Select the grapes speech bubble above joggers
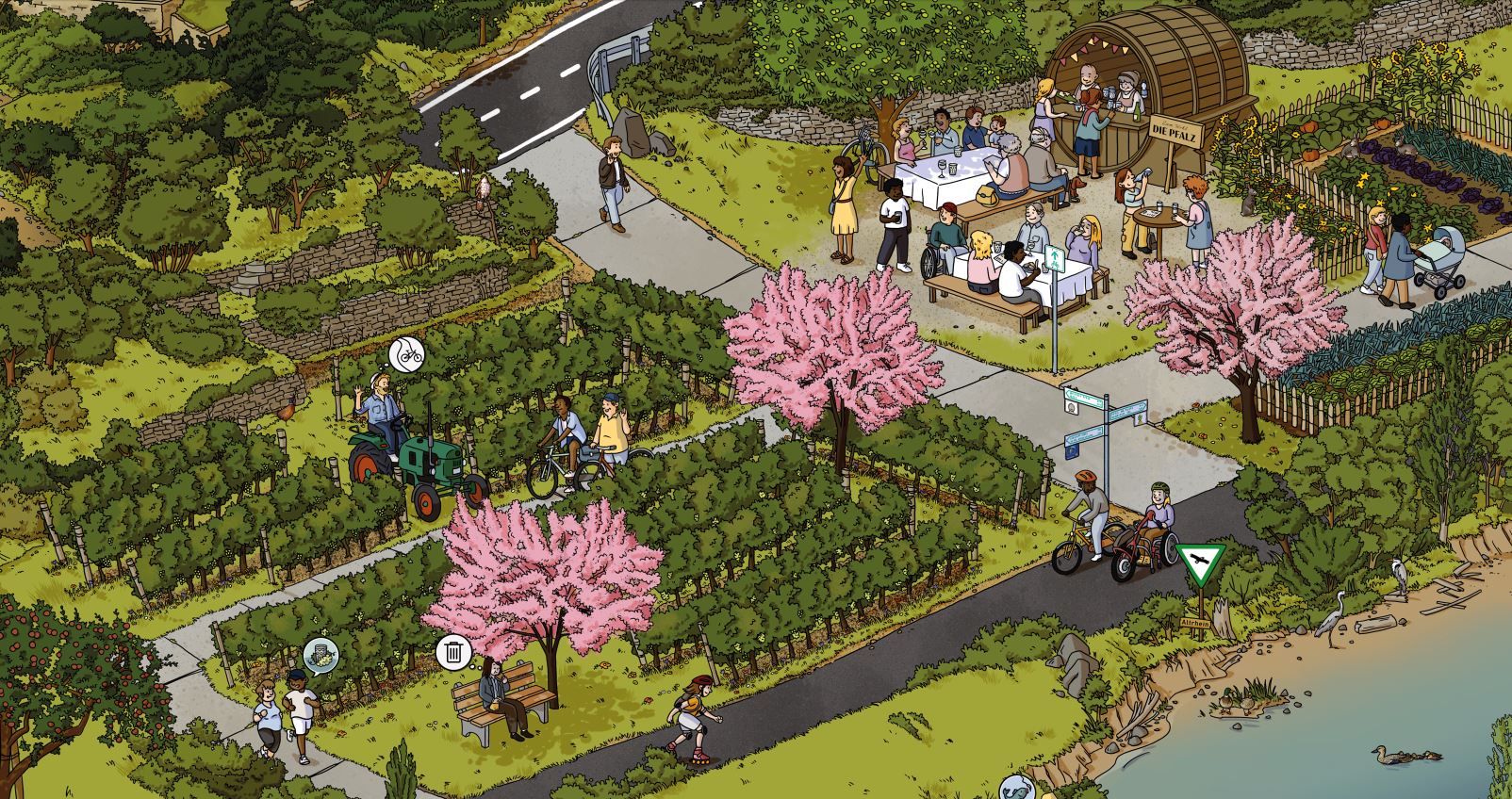Viewport: 1512px width, 799px height. (321, 654)
